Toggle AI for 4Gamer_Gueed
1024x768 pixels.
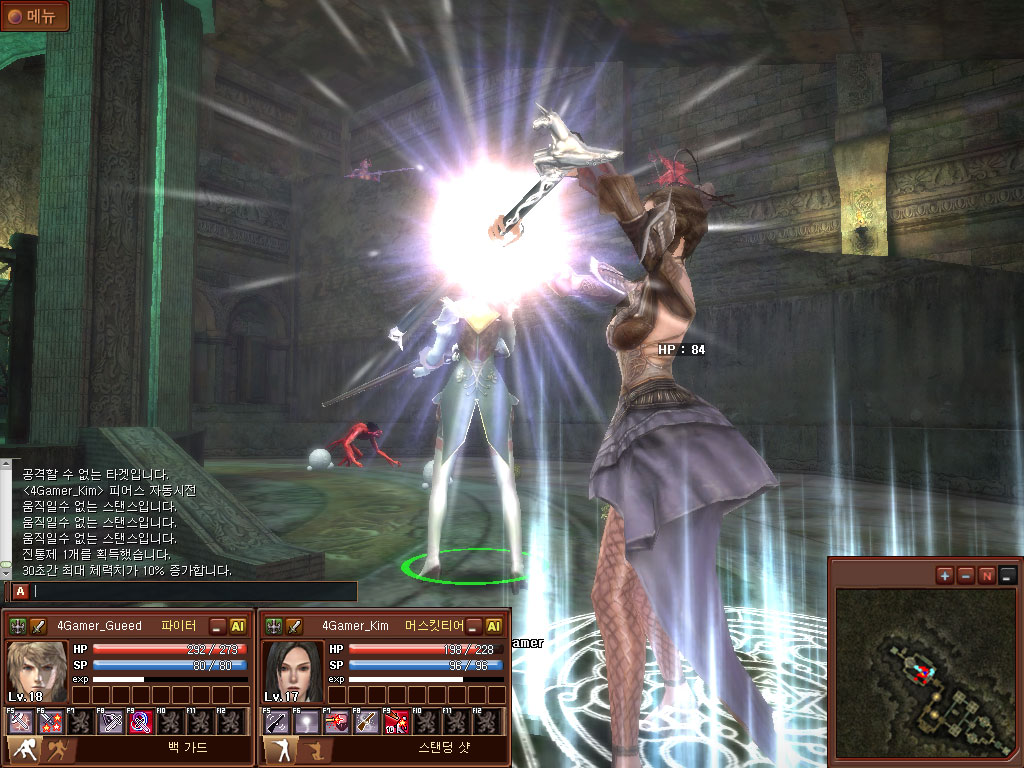(238, 626)
